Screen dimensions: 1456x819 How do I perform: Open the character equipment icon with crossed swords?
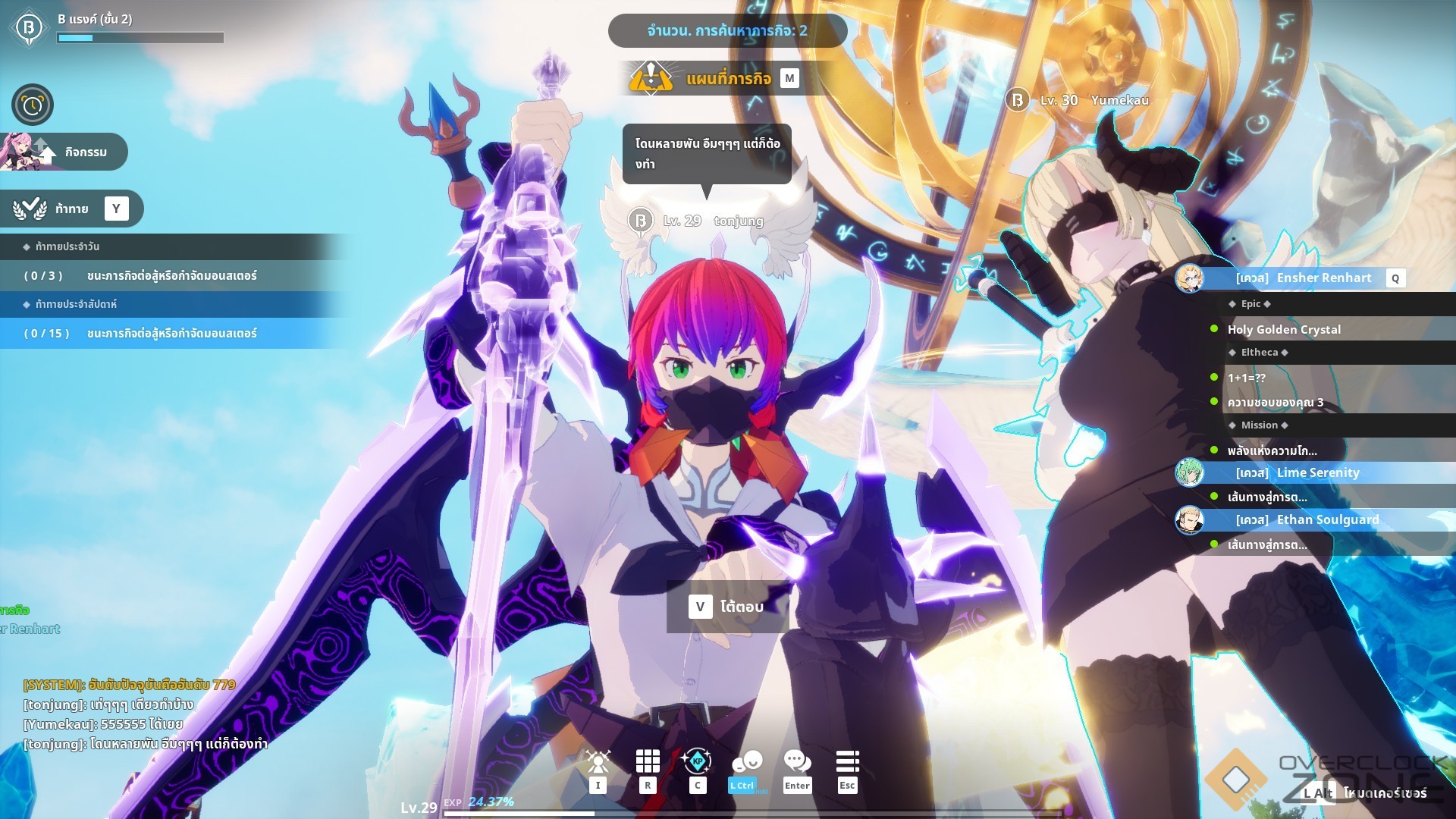598,761
